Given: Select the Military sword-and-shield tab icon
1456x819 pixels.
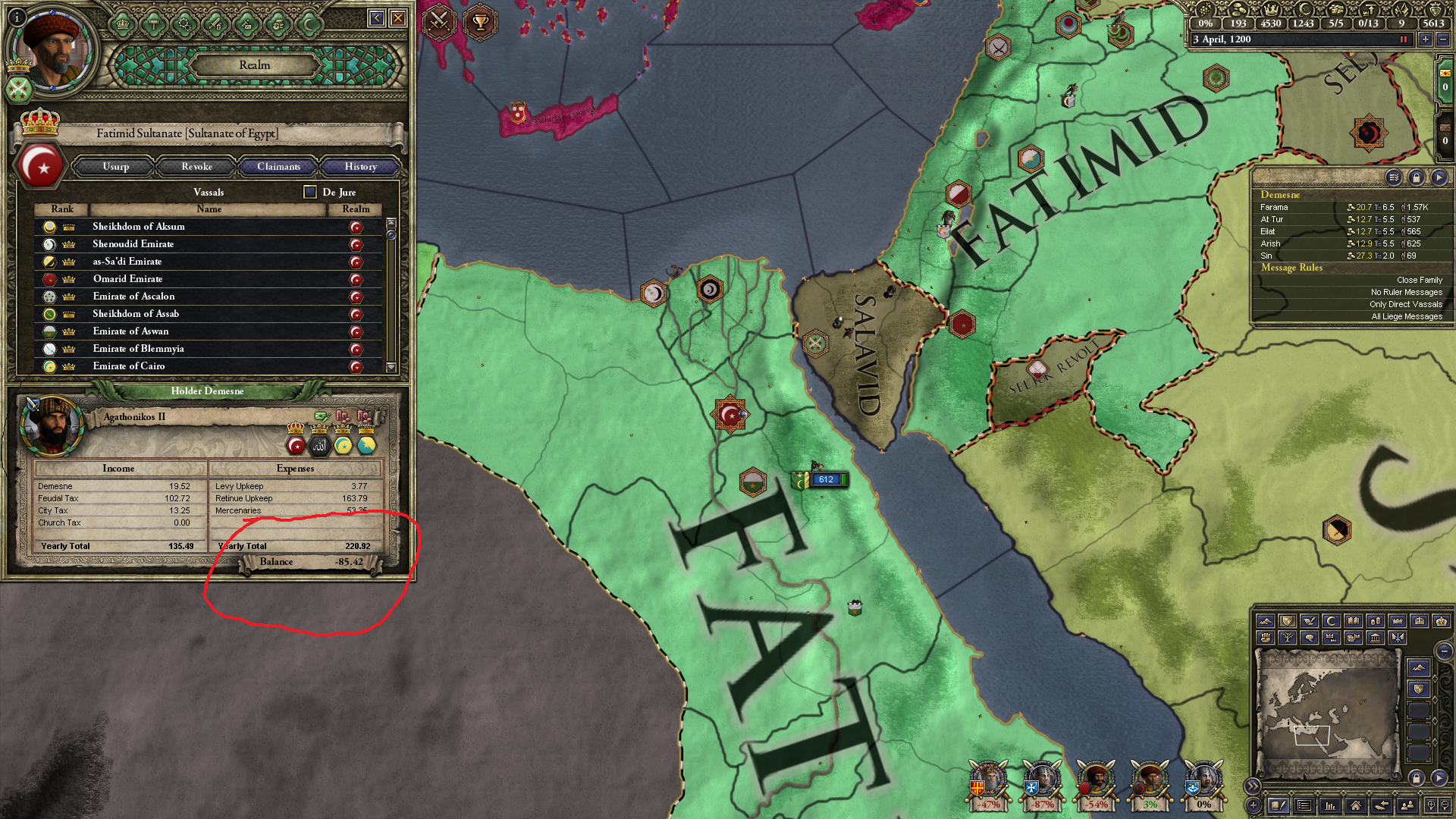Looking at the screenshot, I should [216, 24].
